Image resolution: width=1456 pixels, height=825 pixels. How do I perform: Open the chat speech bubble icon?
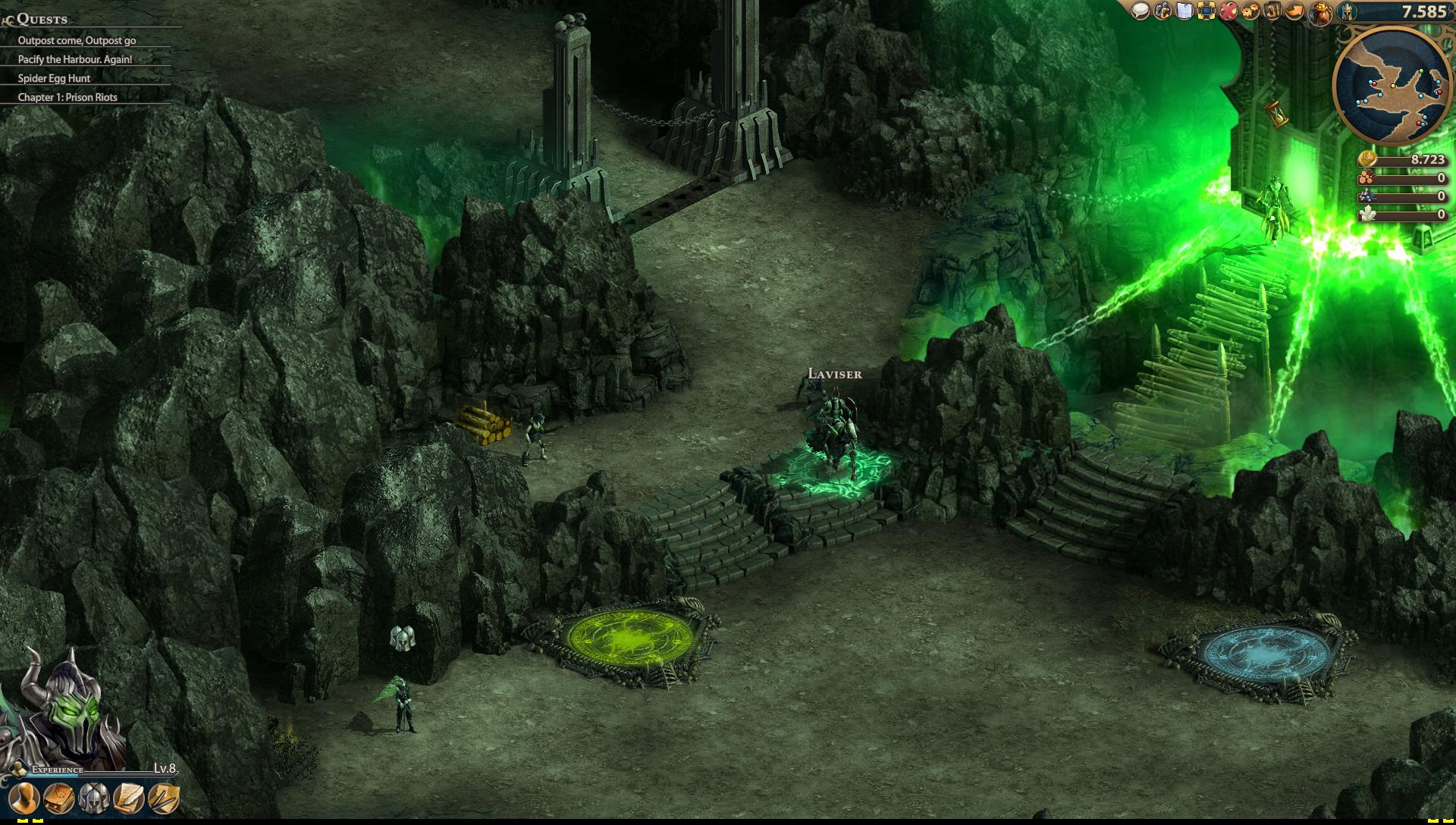coord(1141,11)
